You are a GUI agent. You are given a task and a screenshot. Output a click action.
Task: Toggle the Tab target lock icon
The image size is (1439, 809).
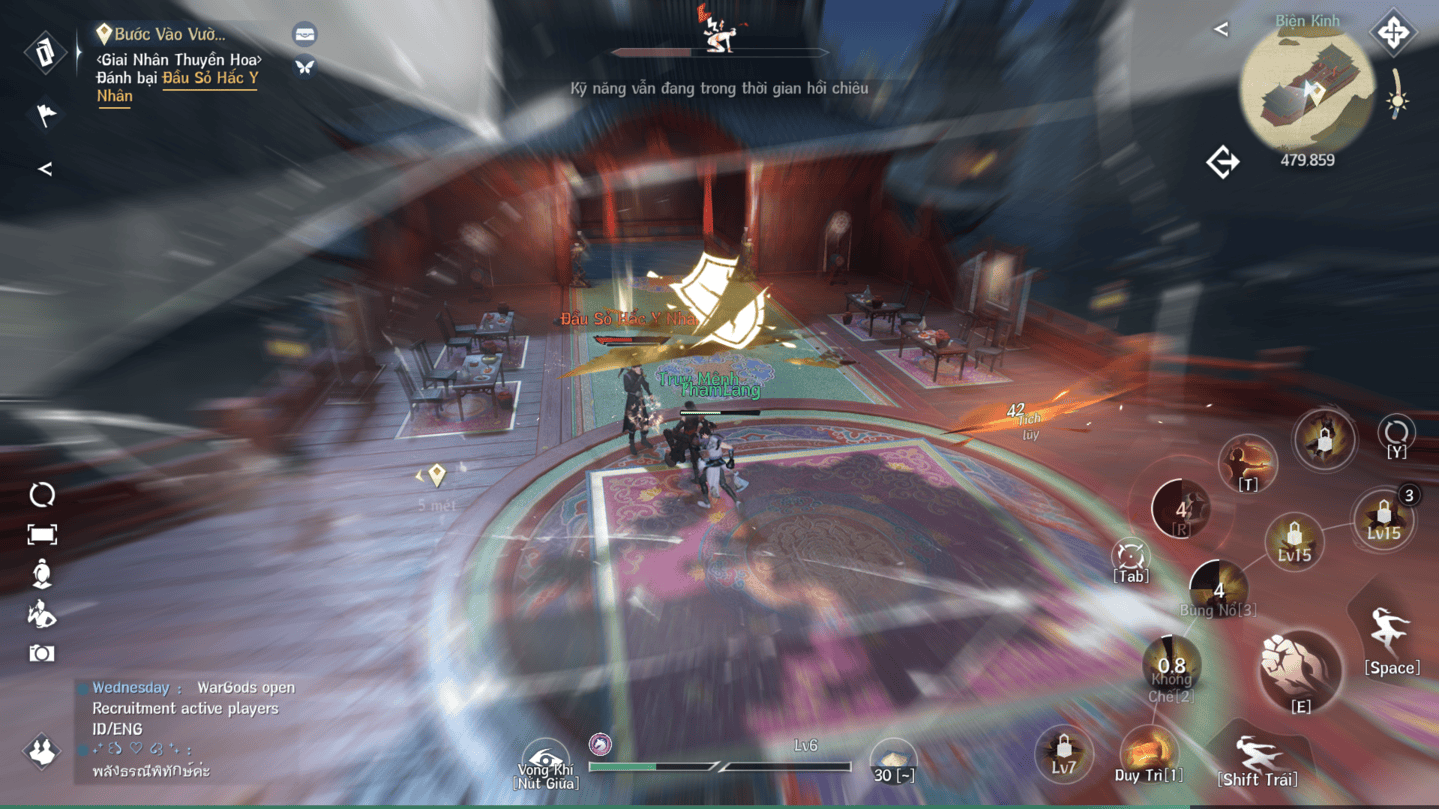tap(1131, 557)
